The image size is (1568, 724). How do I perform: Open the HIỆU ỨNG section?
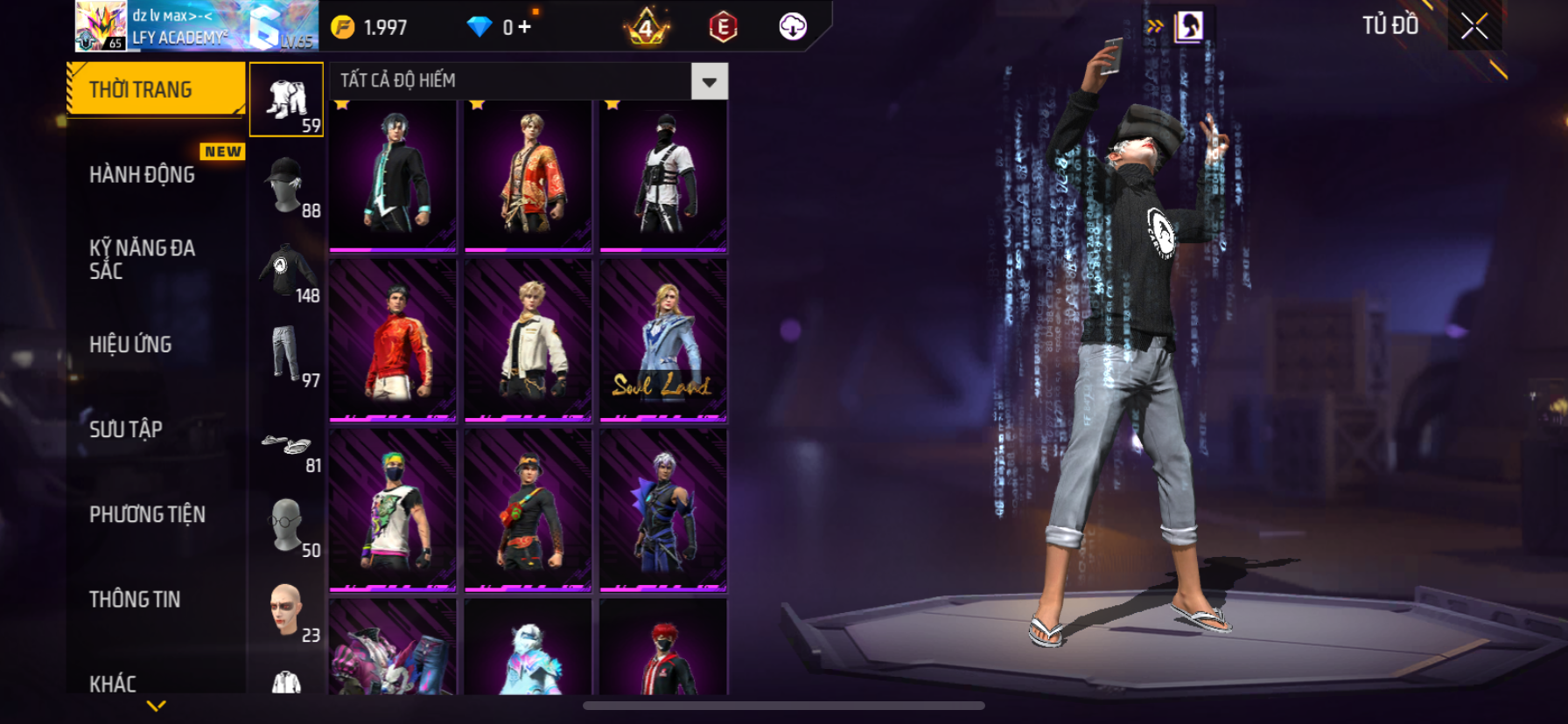pos(131,345)
